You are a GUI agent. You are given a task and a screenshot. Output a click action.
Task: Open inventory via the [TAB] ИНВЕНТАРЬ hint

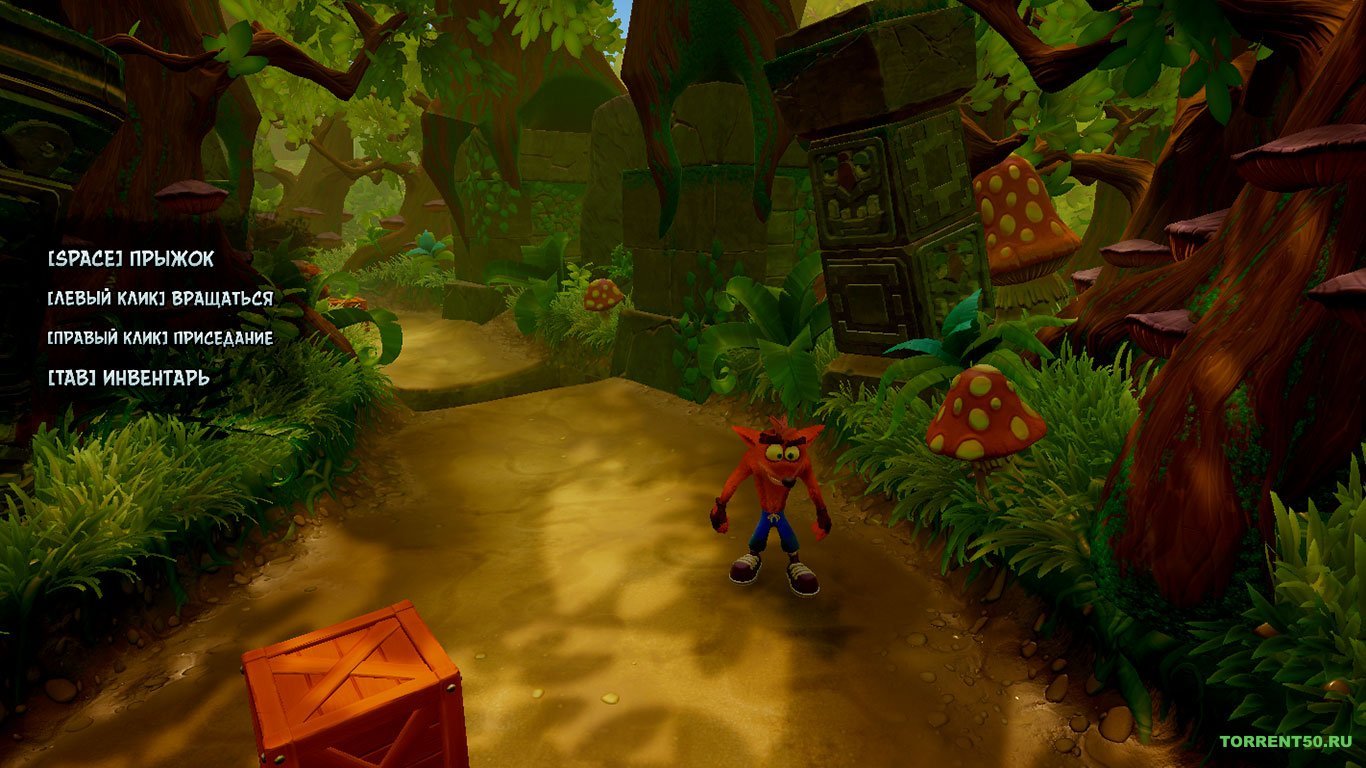[127, 378]
